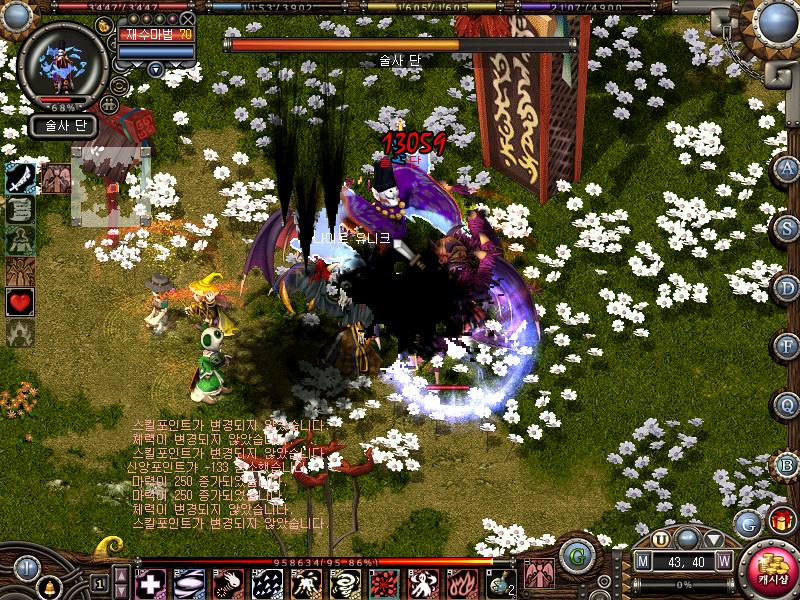This screenshot has height=600, width=800.
Task: Close the target info panel with X
Action: (187, 18)
